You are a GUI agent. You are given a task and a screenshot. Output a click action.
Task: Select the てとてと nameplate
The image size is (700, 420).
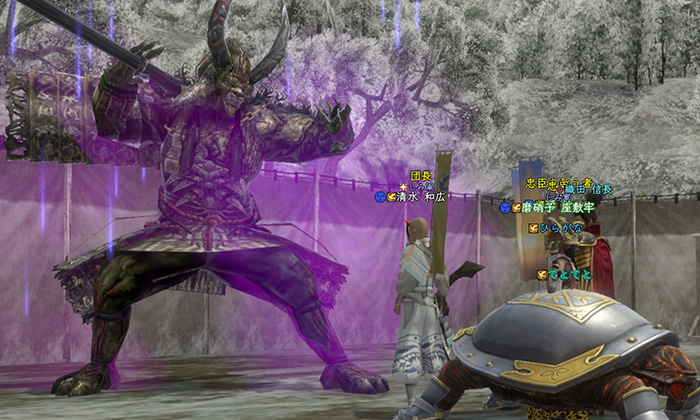click(x=570, y=274)
